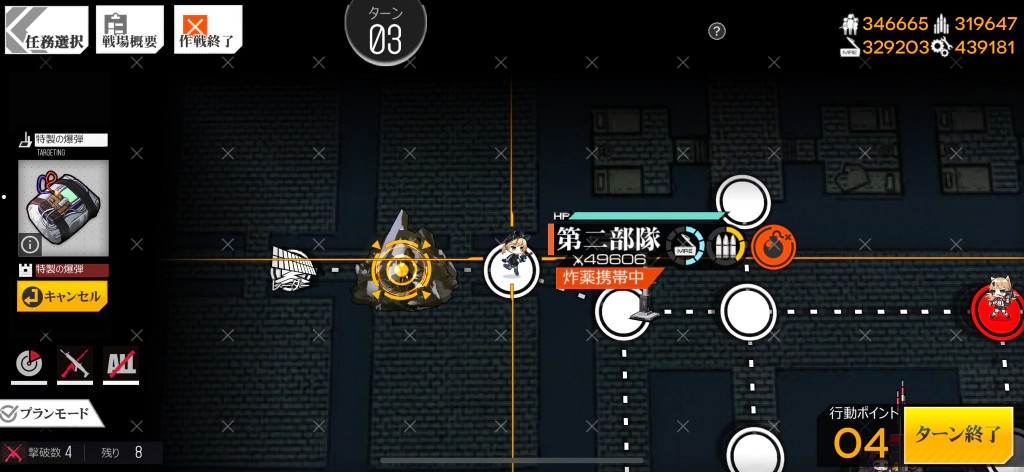Target the highlighted rock obstacle node
This screenshot has height=472, width=1024.
(x=397, y=268)
